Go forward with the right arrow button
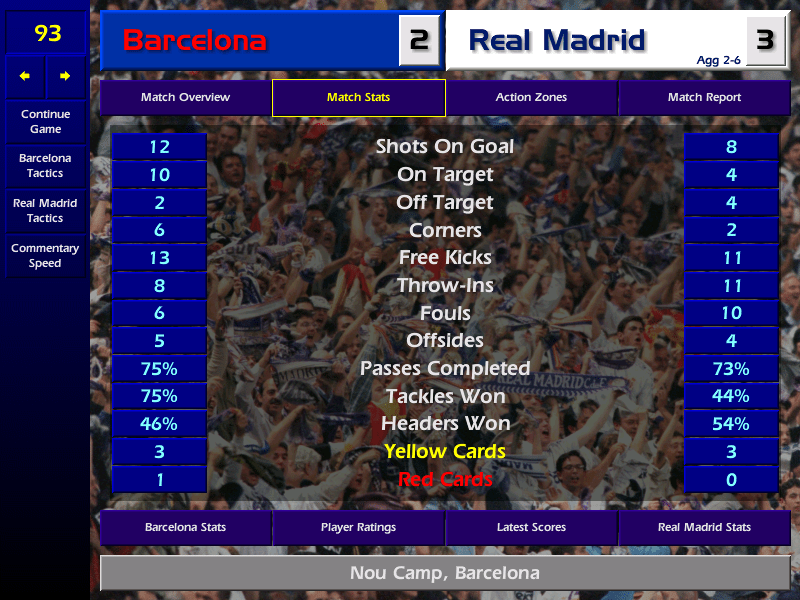This screenshot has width=800, height=600. pyautogui.click(x=65, y=76)
